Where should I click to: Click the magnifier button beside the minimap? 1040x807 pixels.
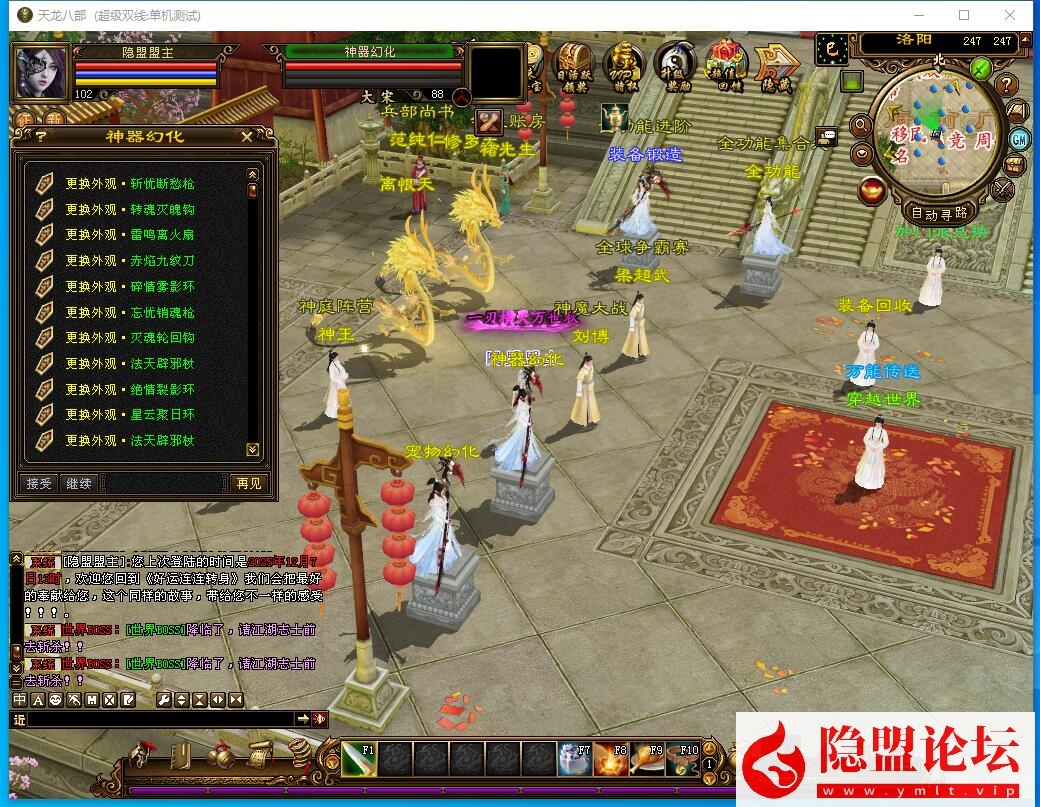[860, 125]
